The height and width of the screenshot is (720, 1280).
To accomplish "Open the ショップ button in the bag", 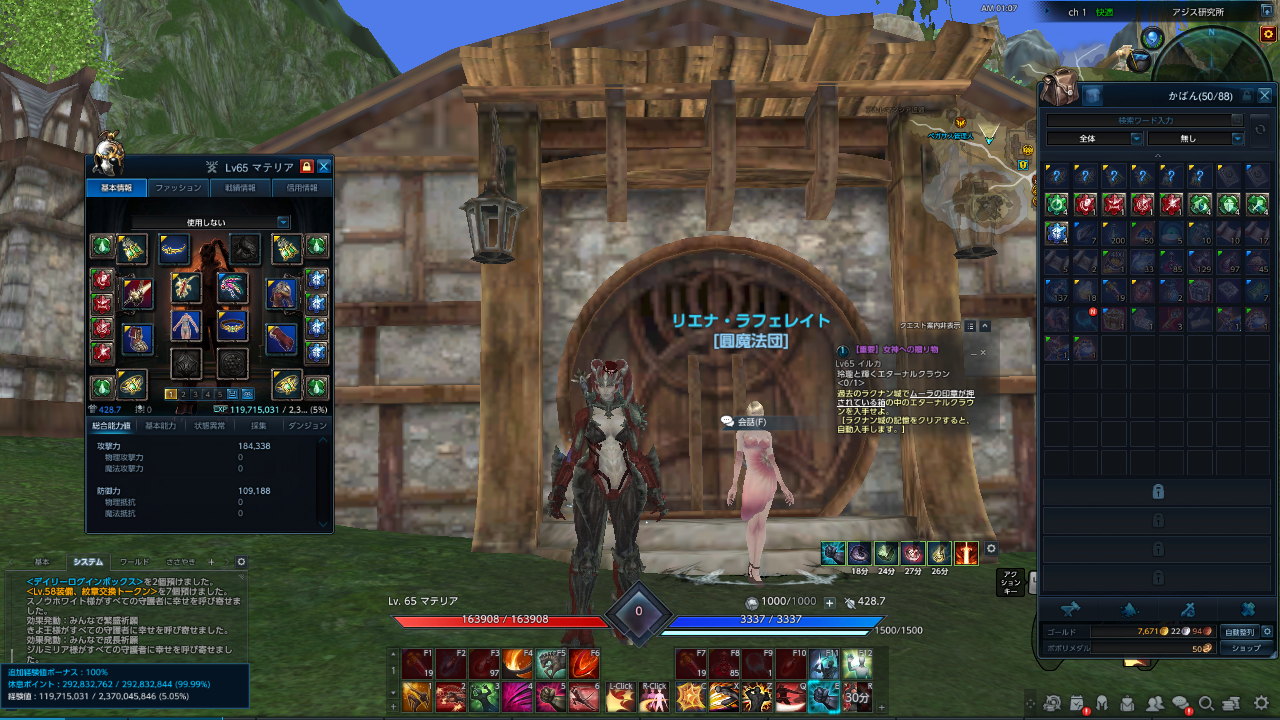I will tap(1245, 647).
